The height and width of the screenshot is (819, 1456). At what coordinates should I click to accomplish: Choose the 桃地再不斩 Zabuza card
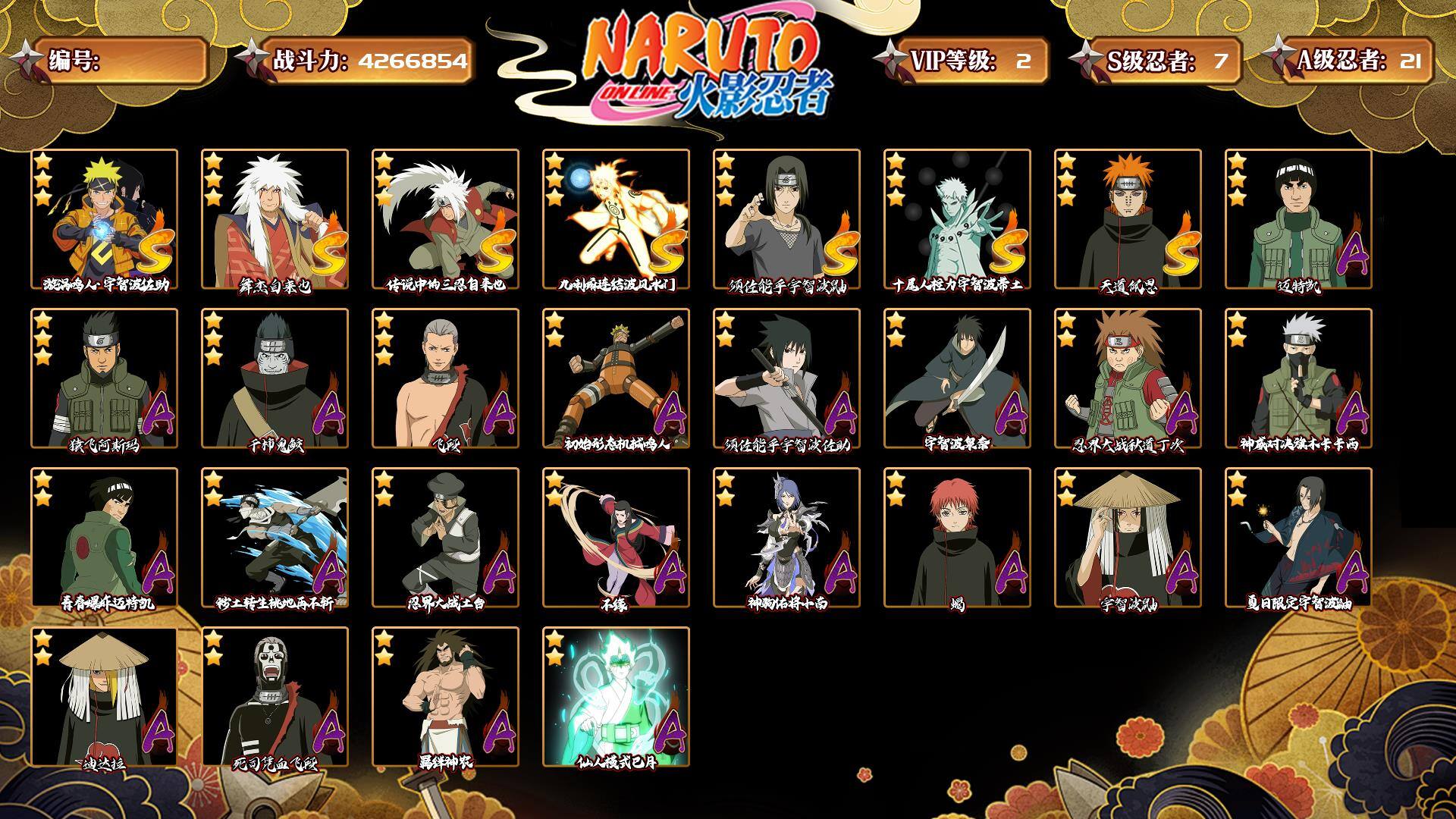tap(275, 537)
